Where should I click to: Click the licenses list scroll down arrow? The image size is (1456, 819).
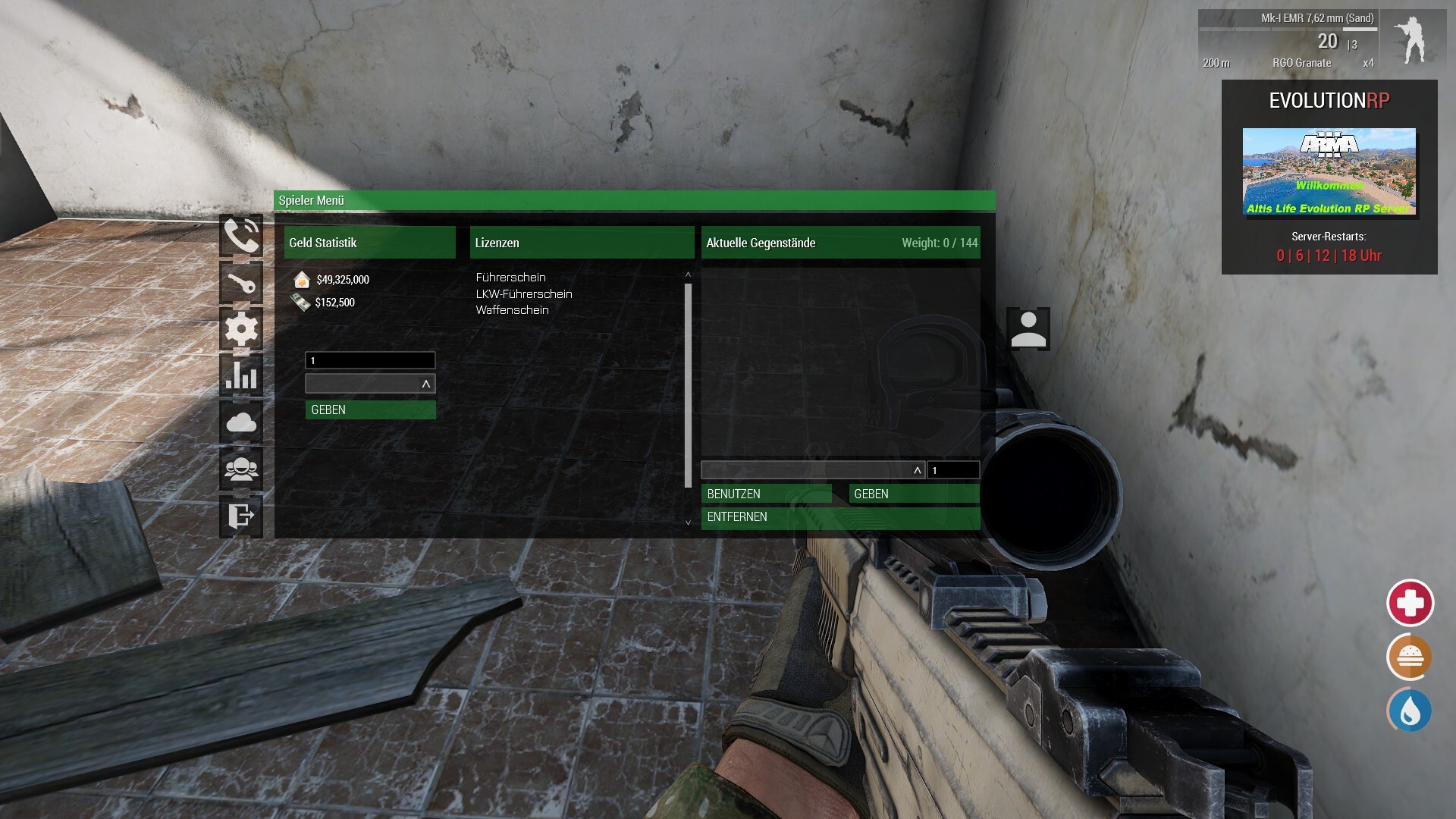click(688, 522)
